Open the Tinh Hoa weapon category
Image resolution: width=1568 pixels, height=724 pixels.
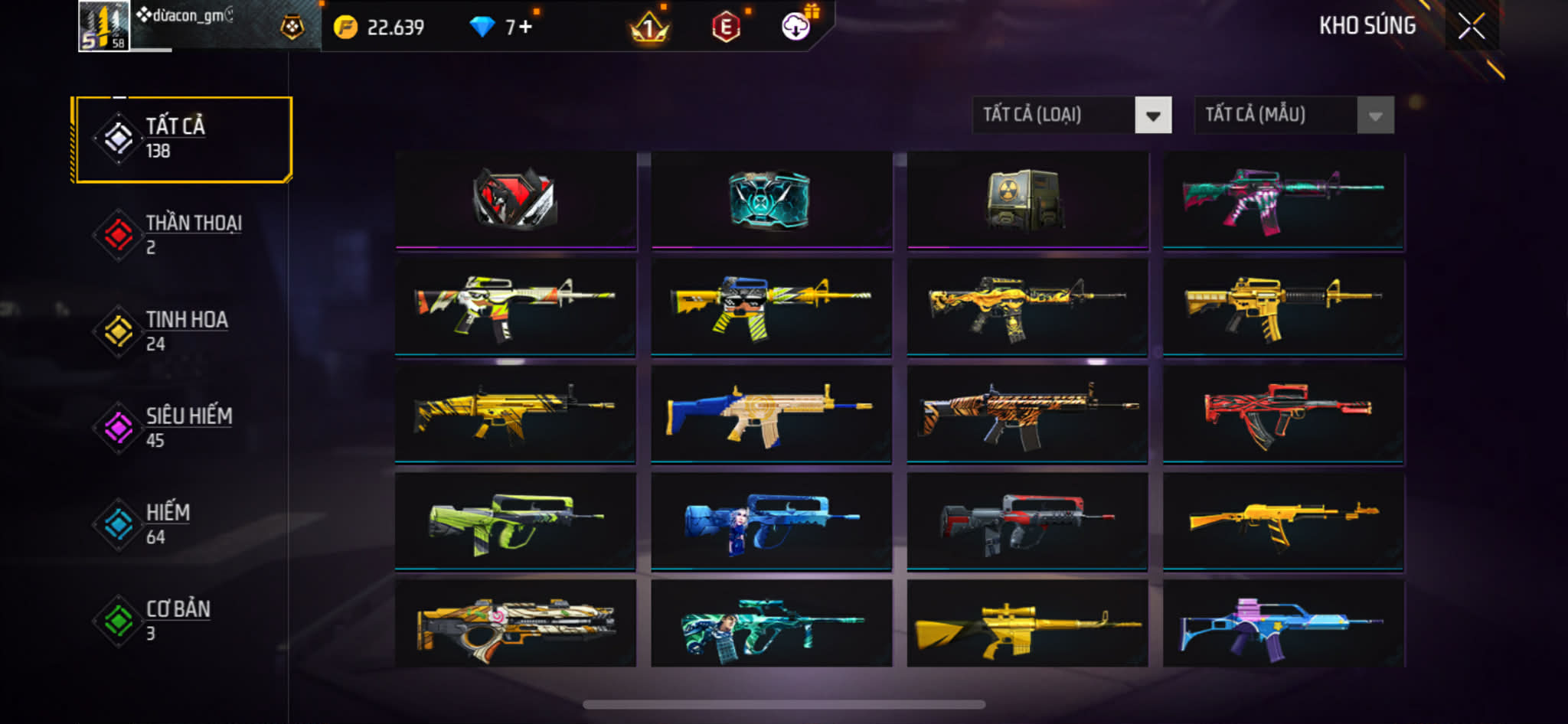point(183,331)
